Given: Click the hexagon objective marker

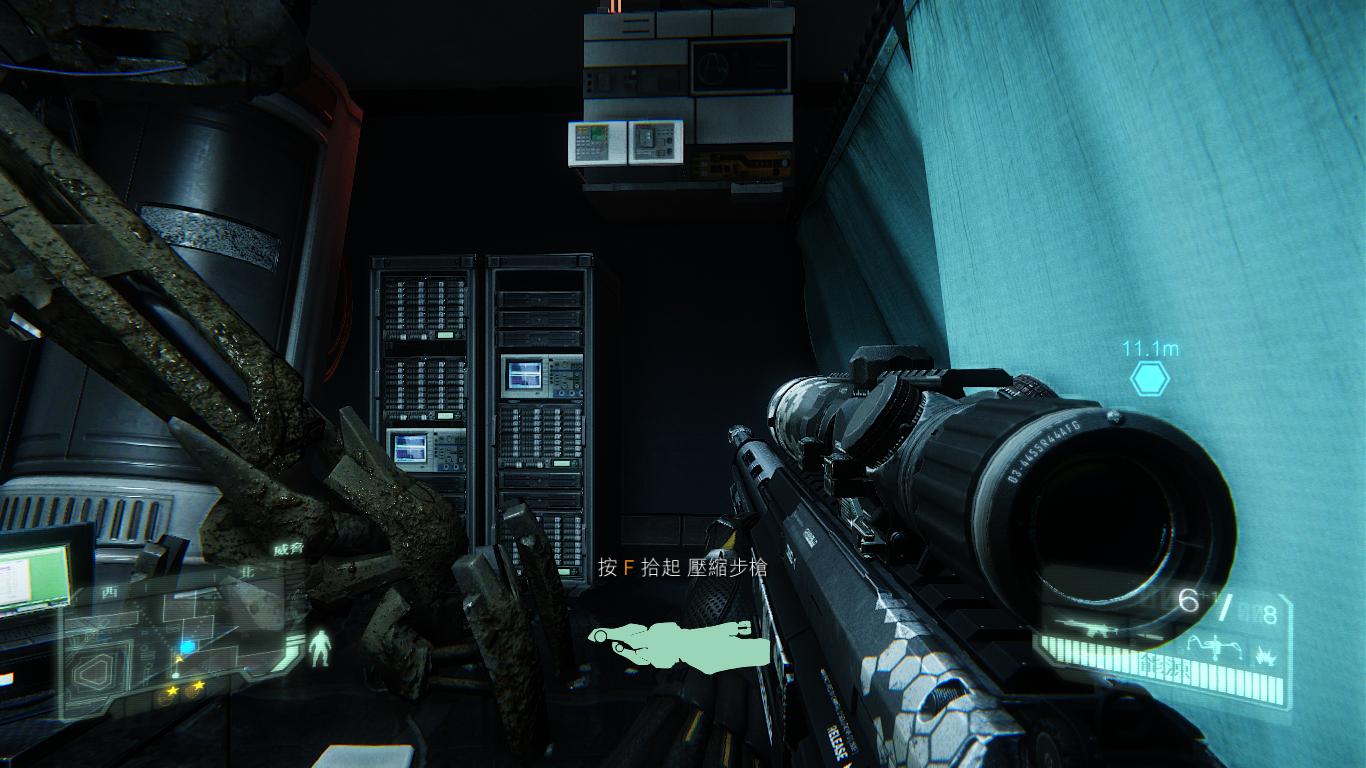Looking at the screenshot, I should pos(1150,379).
